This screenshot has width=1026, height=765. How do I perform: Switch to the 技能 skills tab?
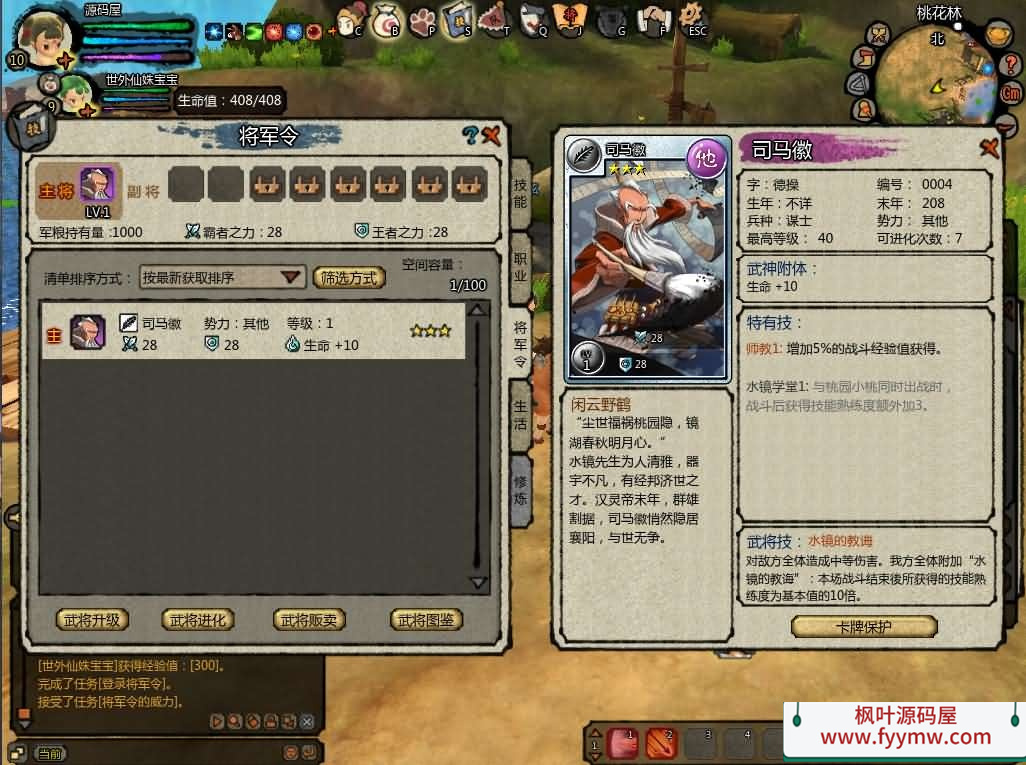[520, 194]
